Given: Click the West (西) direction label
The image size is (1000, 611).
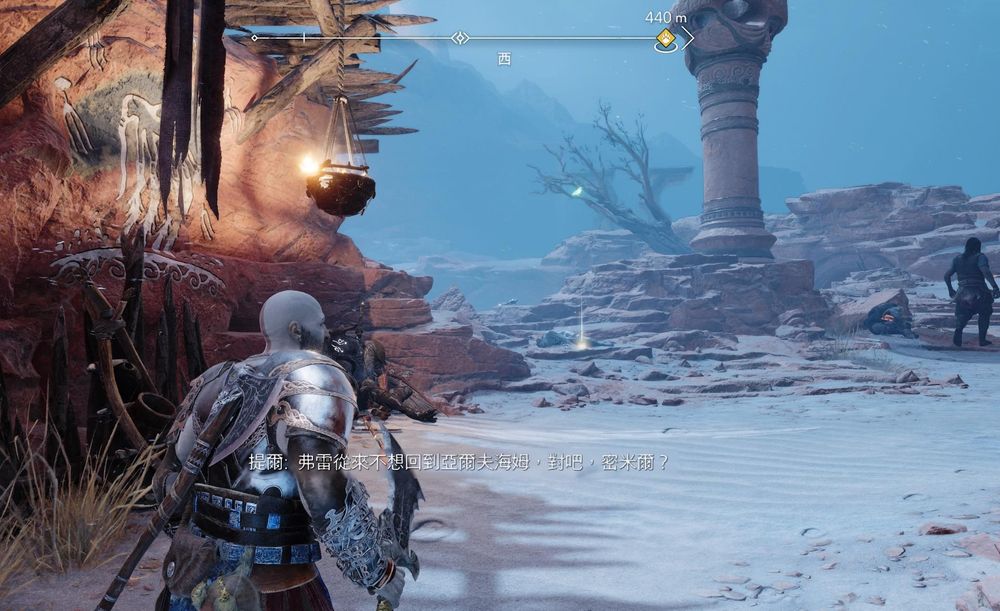Looking at the screenshot, I should [504, 59].
